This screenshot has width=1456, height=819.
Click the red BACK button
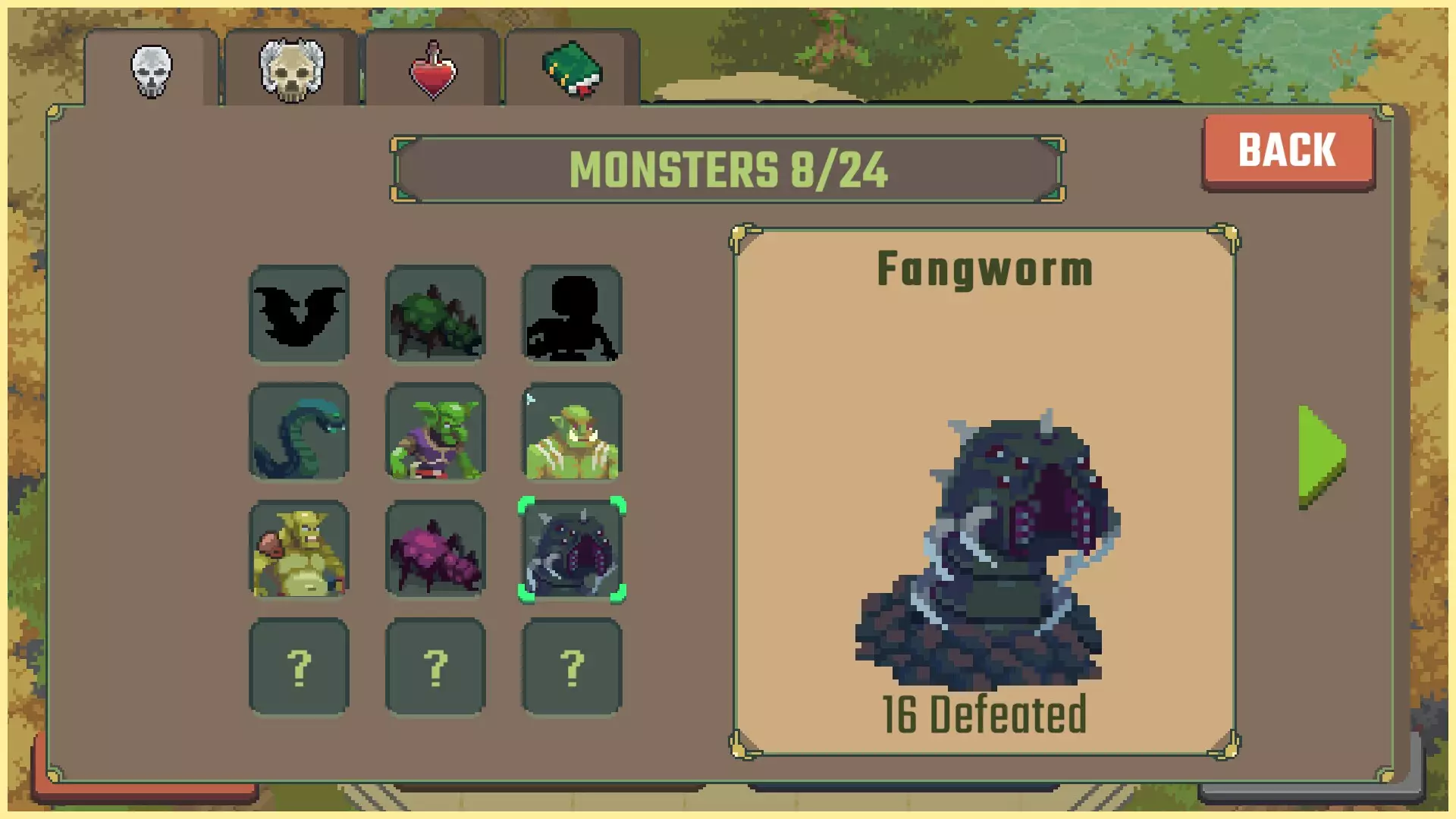[x=1288, y=149]
